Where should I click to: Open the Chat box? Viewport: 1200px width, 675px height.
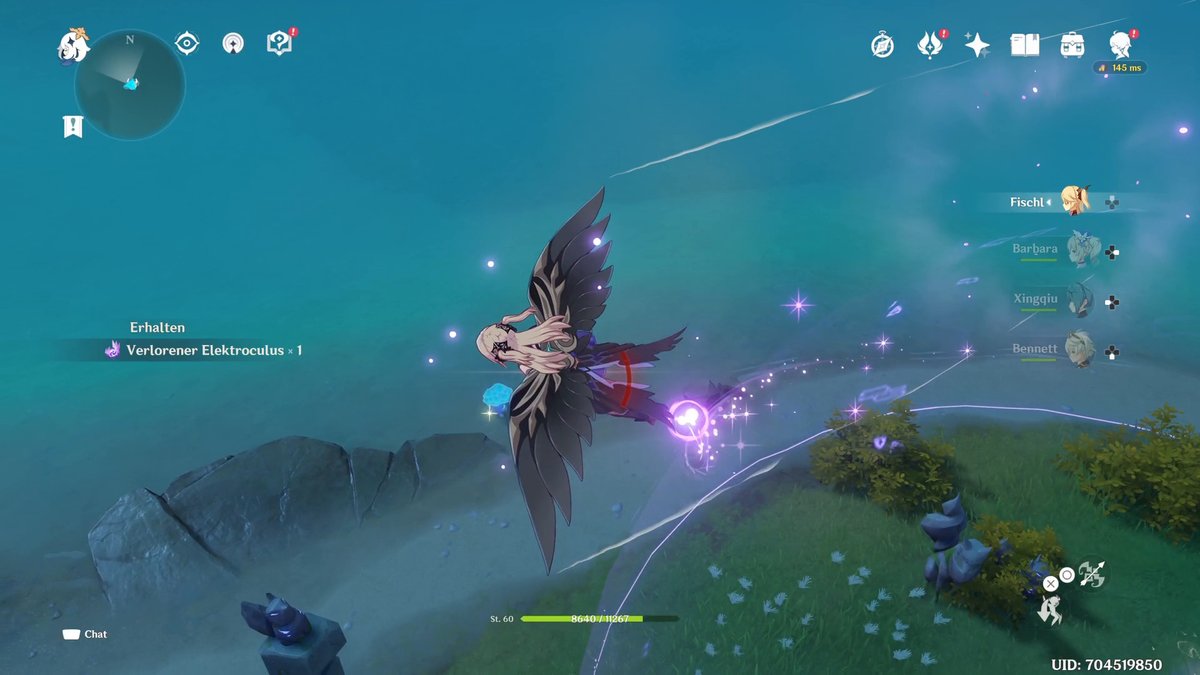click(x=85, y=634)
